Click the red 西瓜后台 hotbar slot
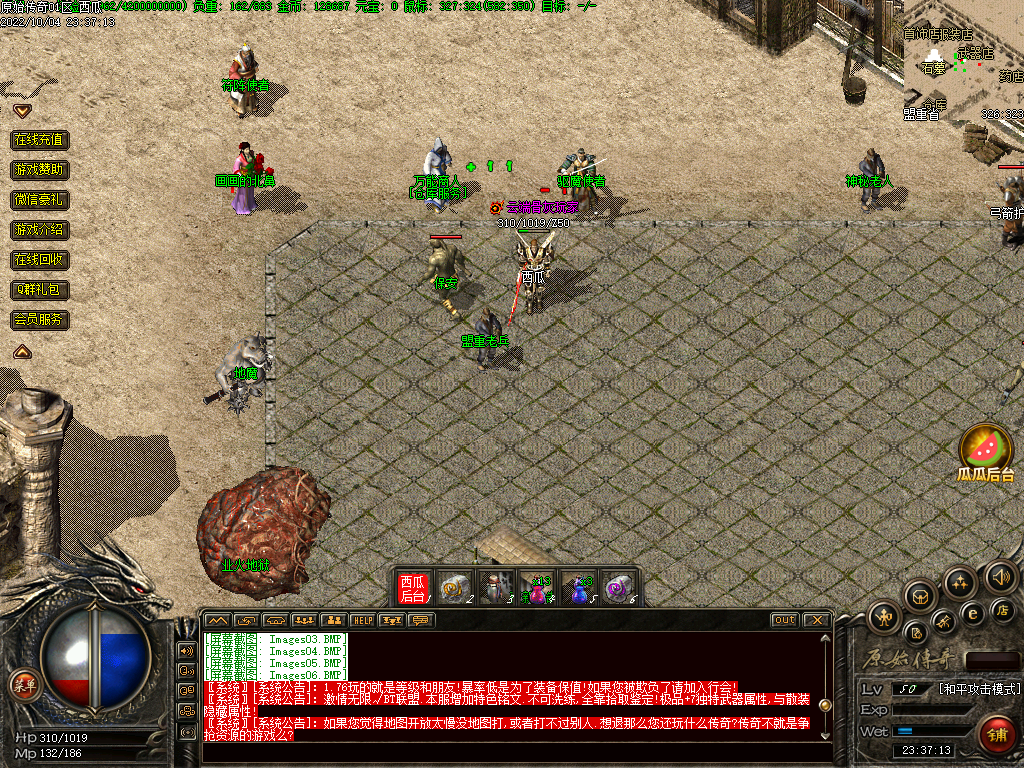 [413, 587]
